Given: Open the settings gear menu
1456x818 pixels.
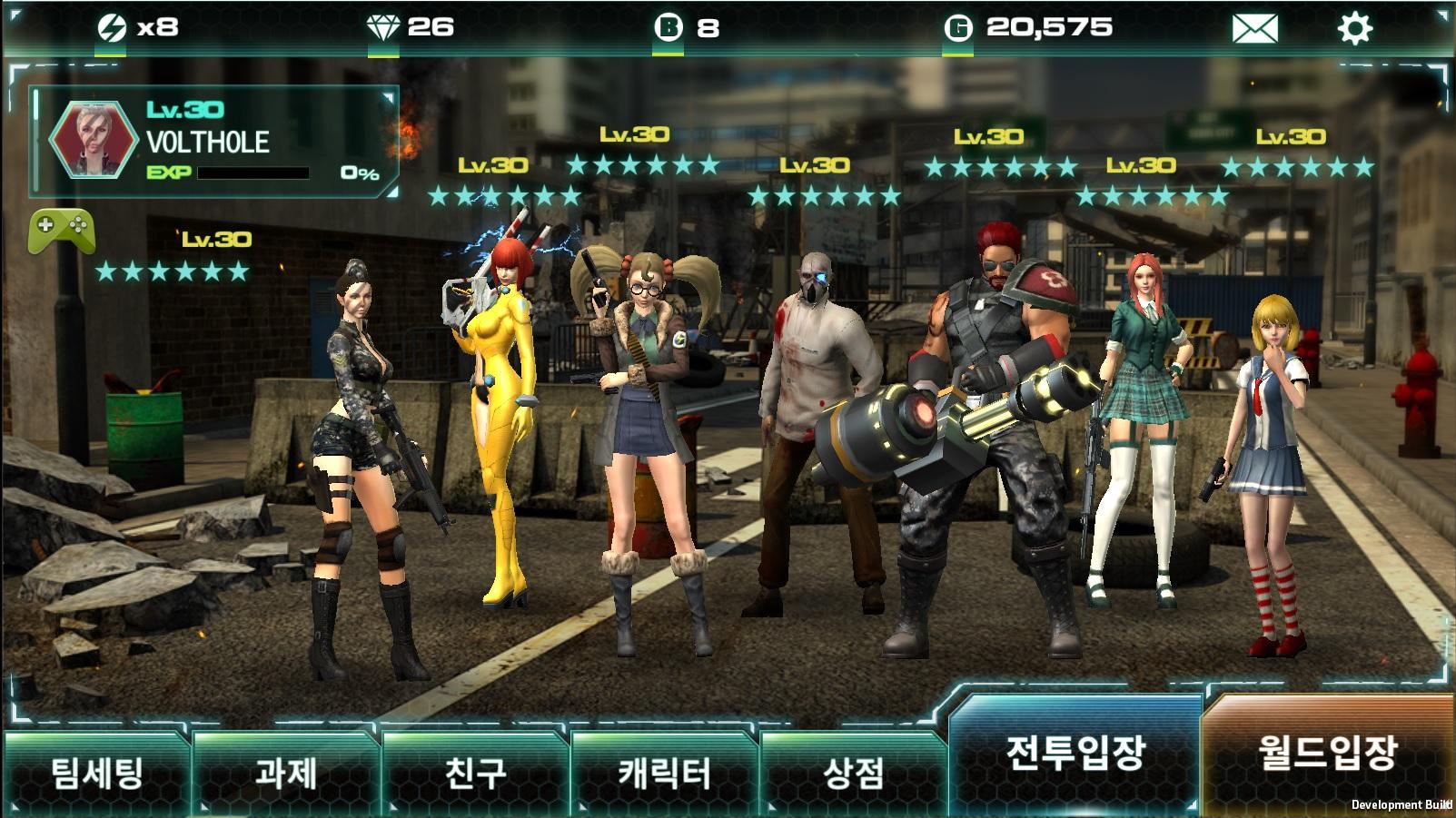Looking at the screenshot, I should tap(1353, 27).
